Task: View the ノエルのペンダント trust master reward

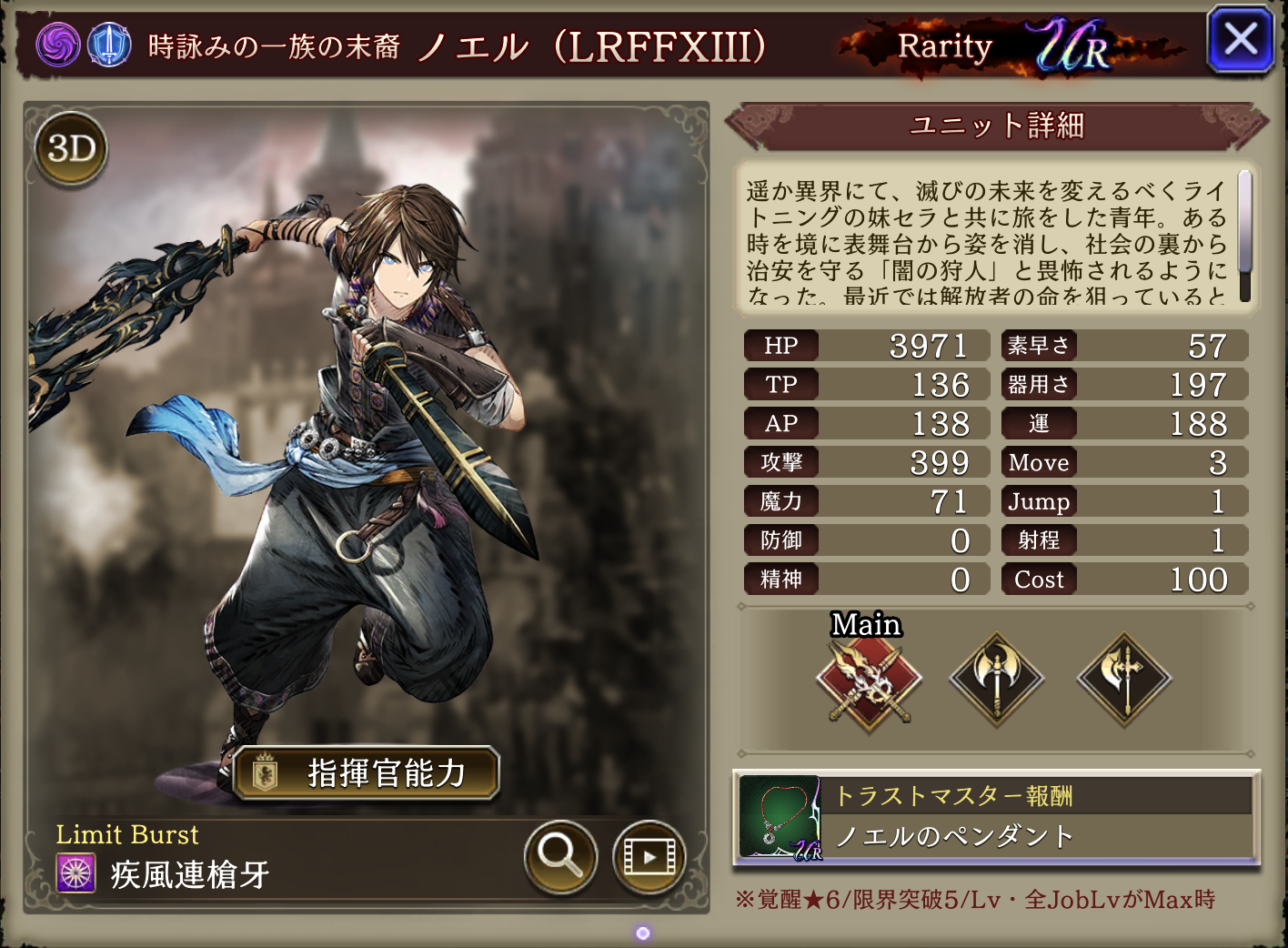Action: (997, 818)
